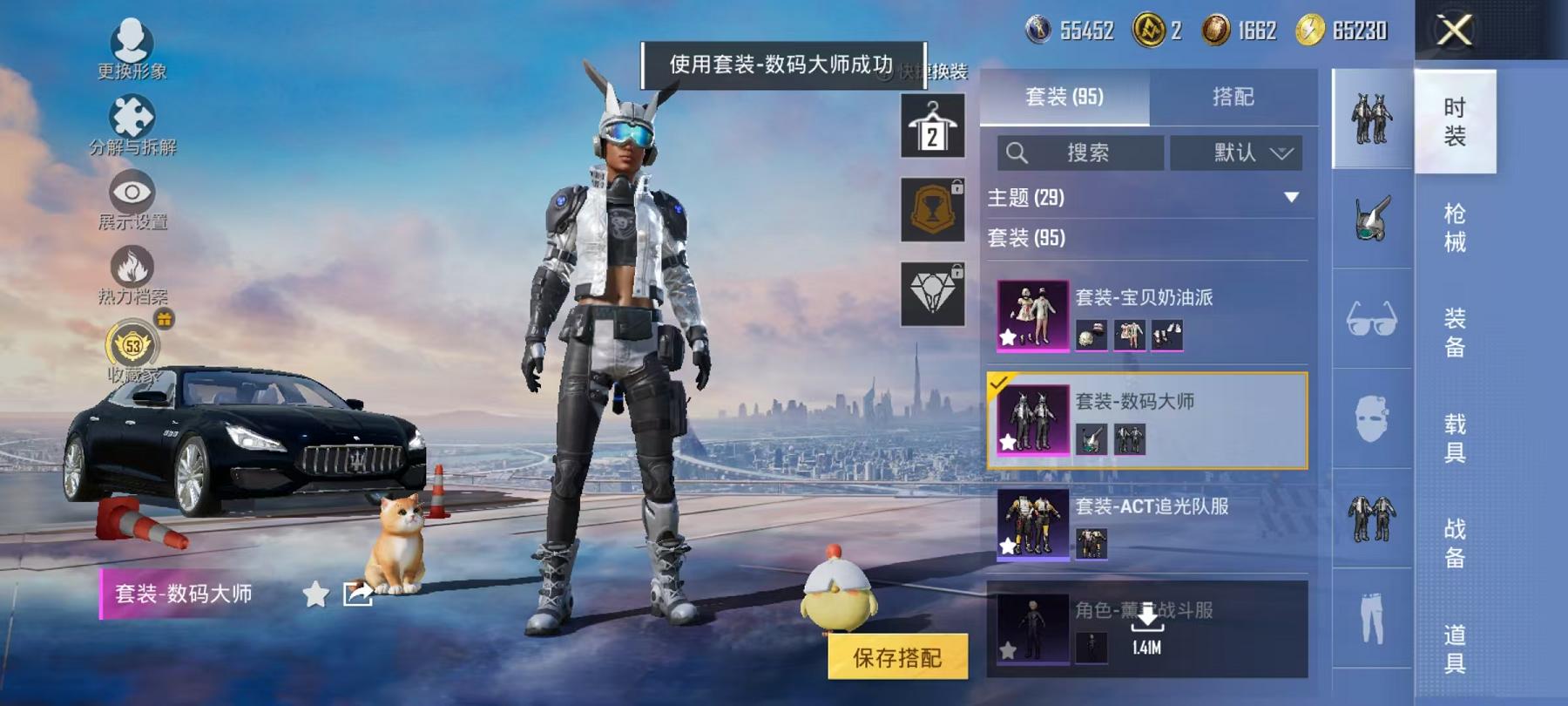Image resolution: width=1568 pixels, height=706 pixels.
Task: Click the glasses category icon
Action: 1371,319
